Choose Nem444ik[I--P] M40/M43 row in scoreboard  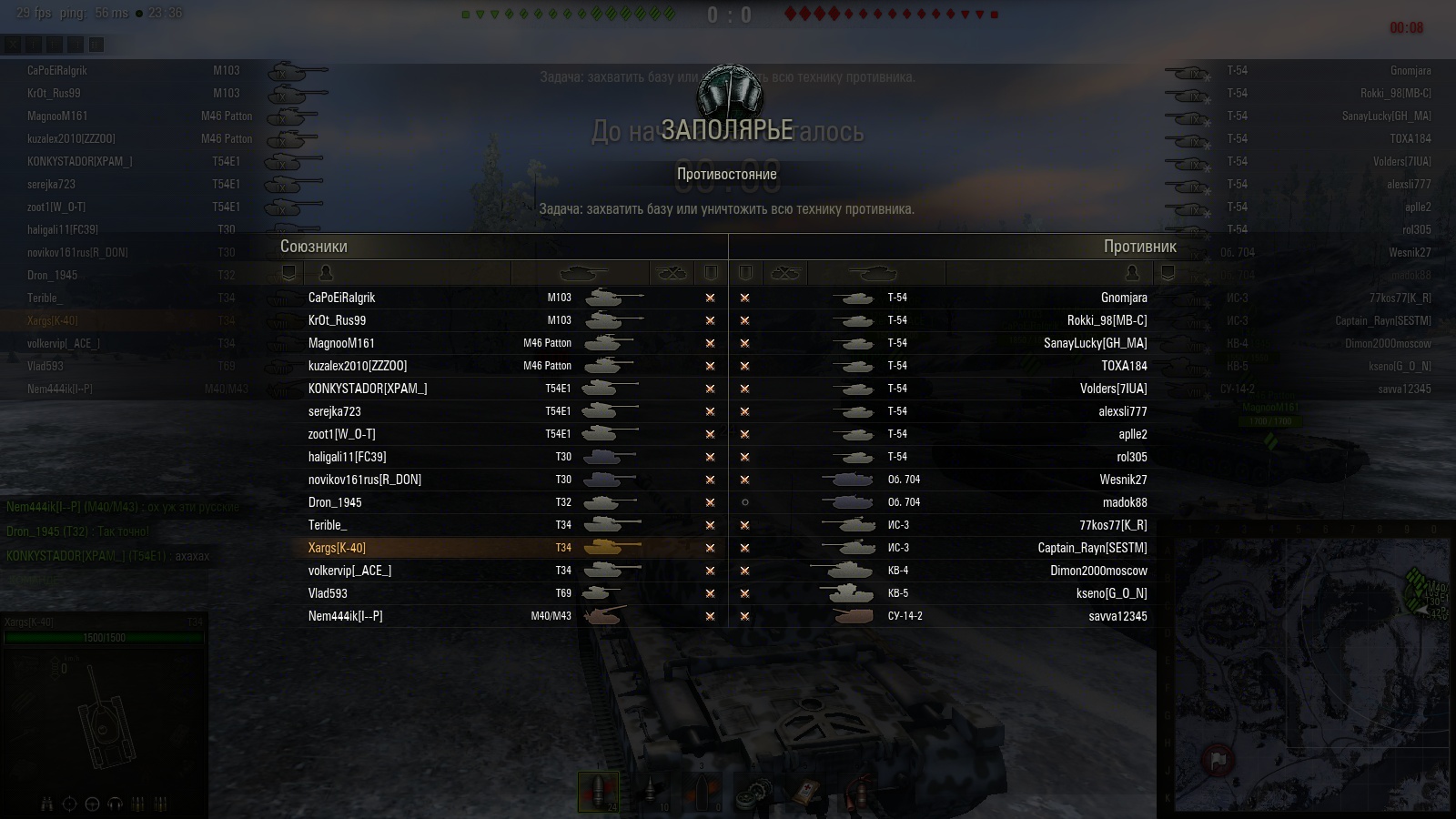(473, 616)
